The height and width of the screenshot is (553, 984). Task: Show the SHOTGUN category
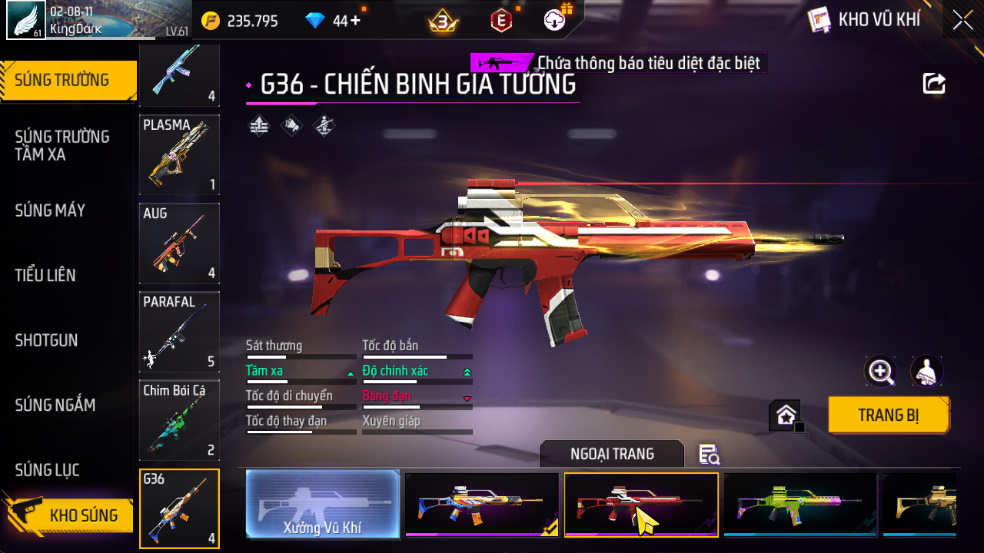[x=46, y=340]
